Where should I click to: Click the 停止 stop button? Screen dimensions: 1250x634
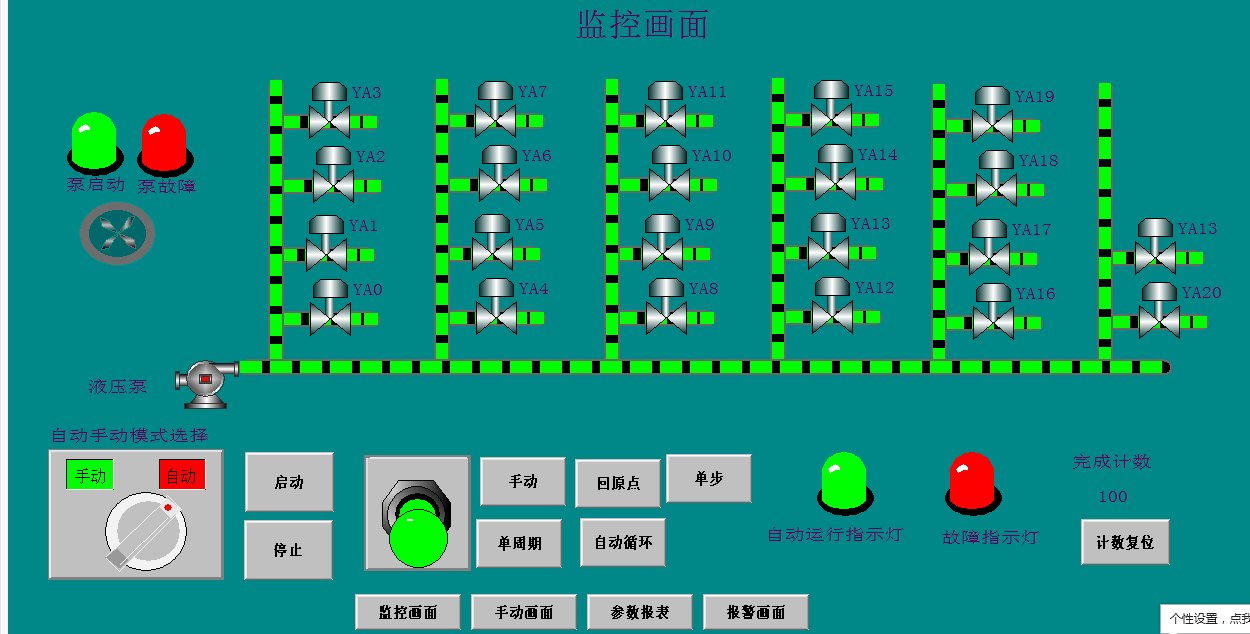288,550
